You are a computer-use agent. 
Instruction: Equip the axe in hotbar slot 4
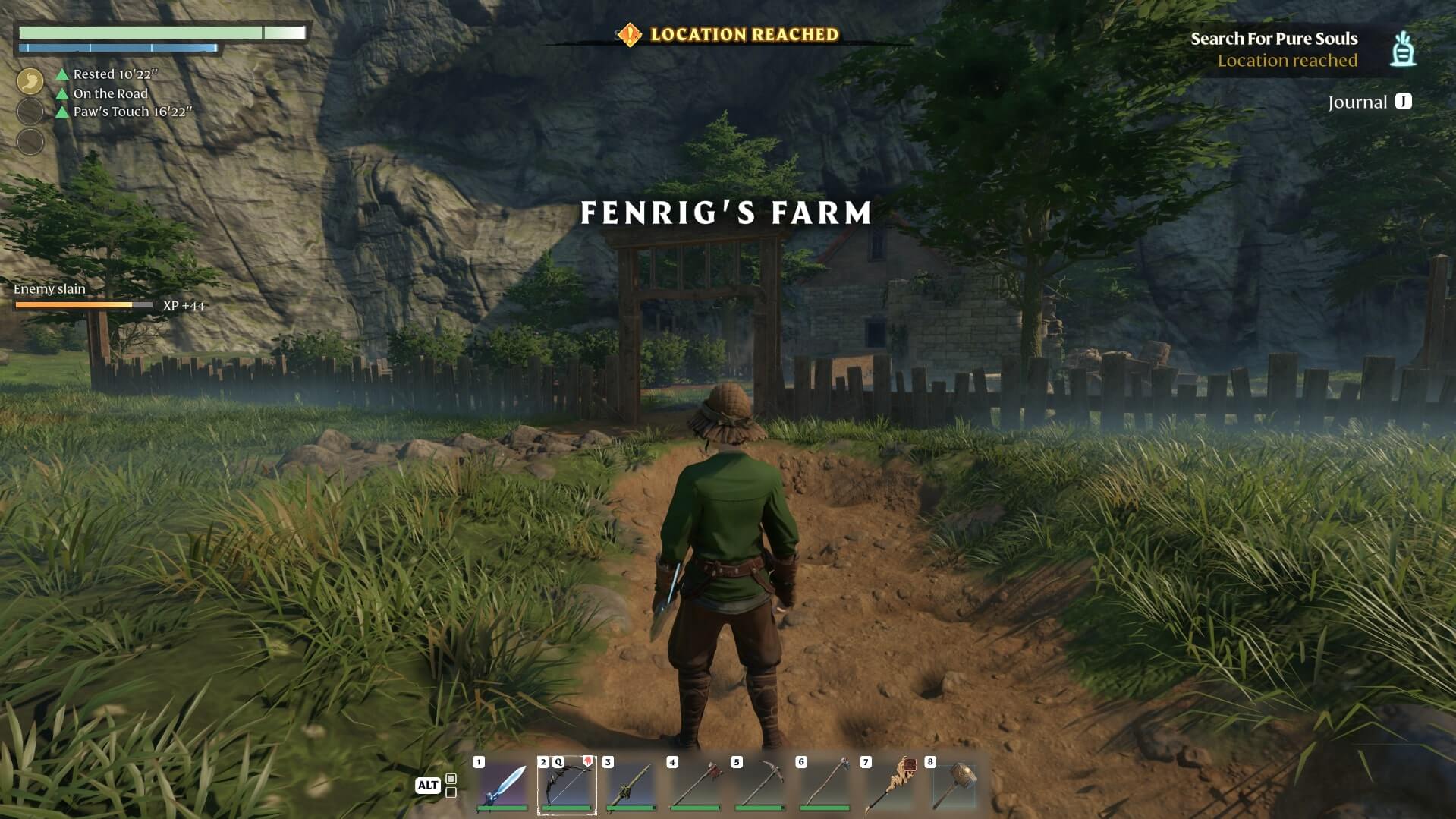pos(696,784)
